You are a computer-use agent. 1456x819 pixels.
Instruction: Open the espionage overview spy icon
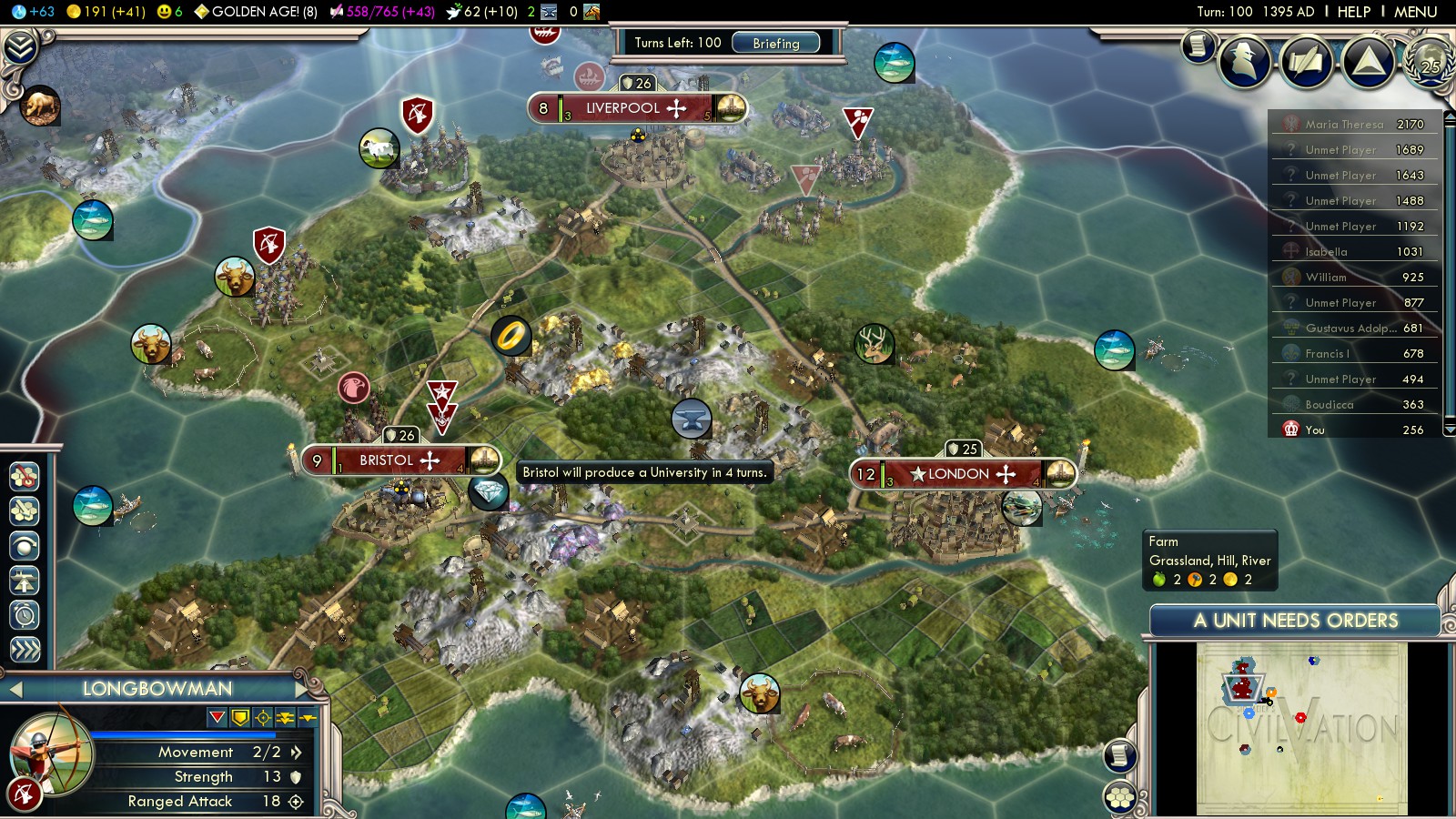point(1244,62)
